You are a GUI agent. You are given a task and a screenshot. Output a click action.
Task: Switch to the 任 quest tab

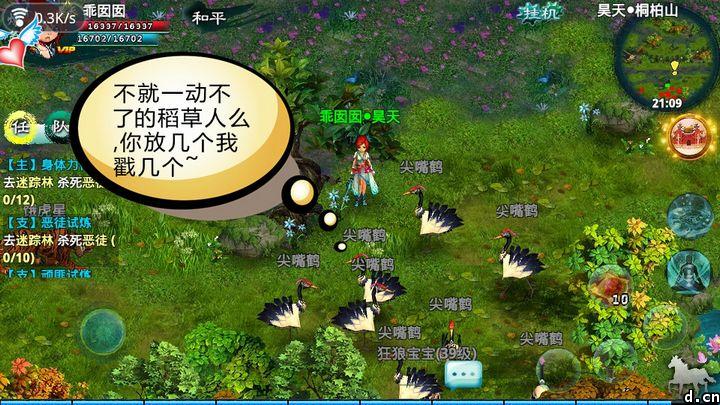click(x=18, y=127)
